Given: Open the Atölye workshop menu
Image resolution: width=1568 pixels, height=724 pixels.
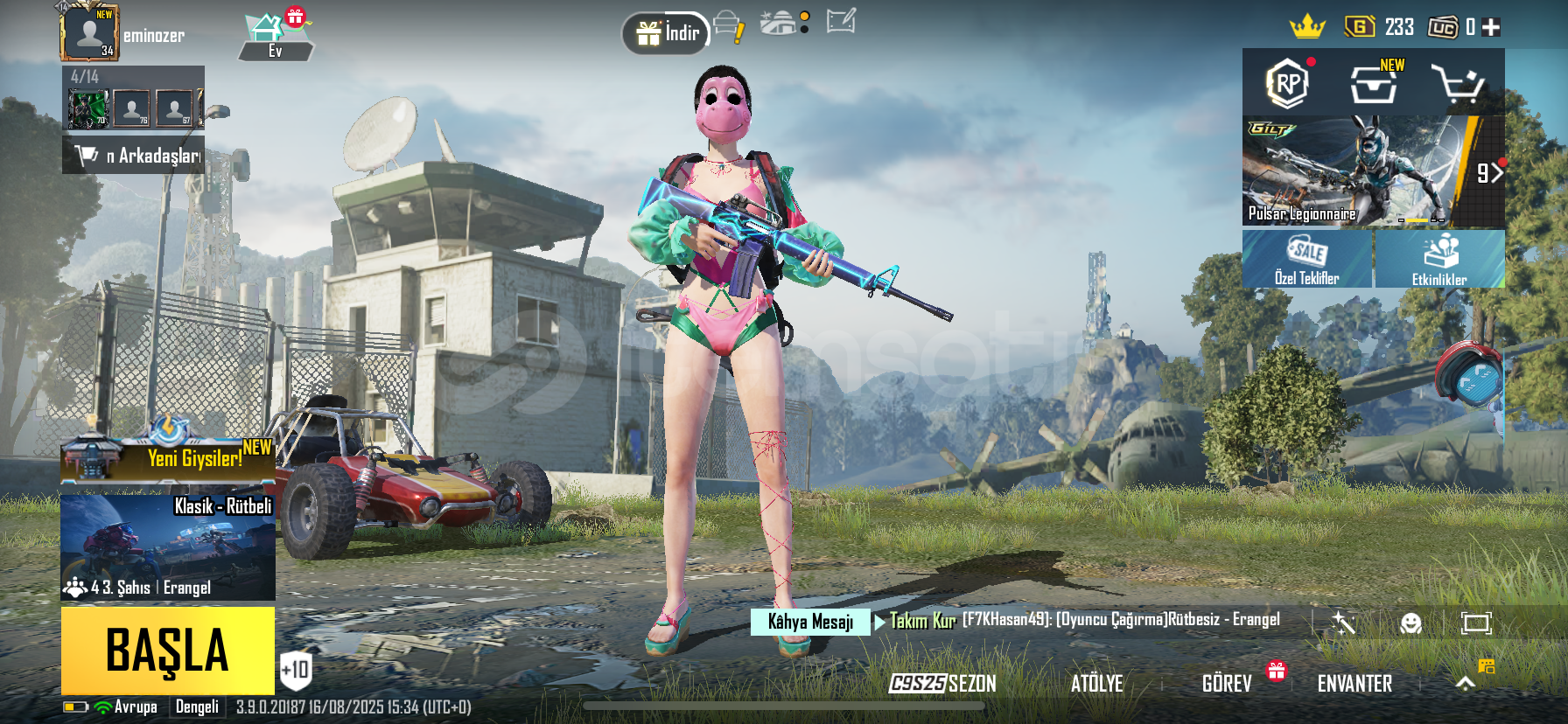Looking at the screenshot, I should [1096, 683].
